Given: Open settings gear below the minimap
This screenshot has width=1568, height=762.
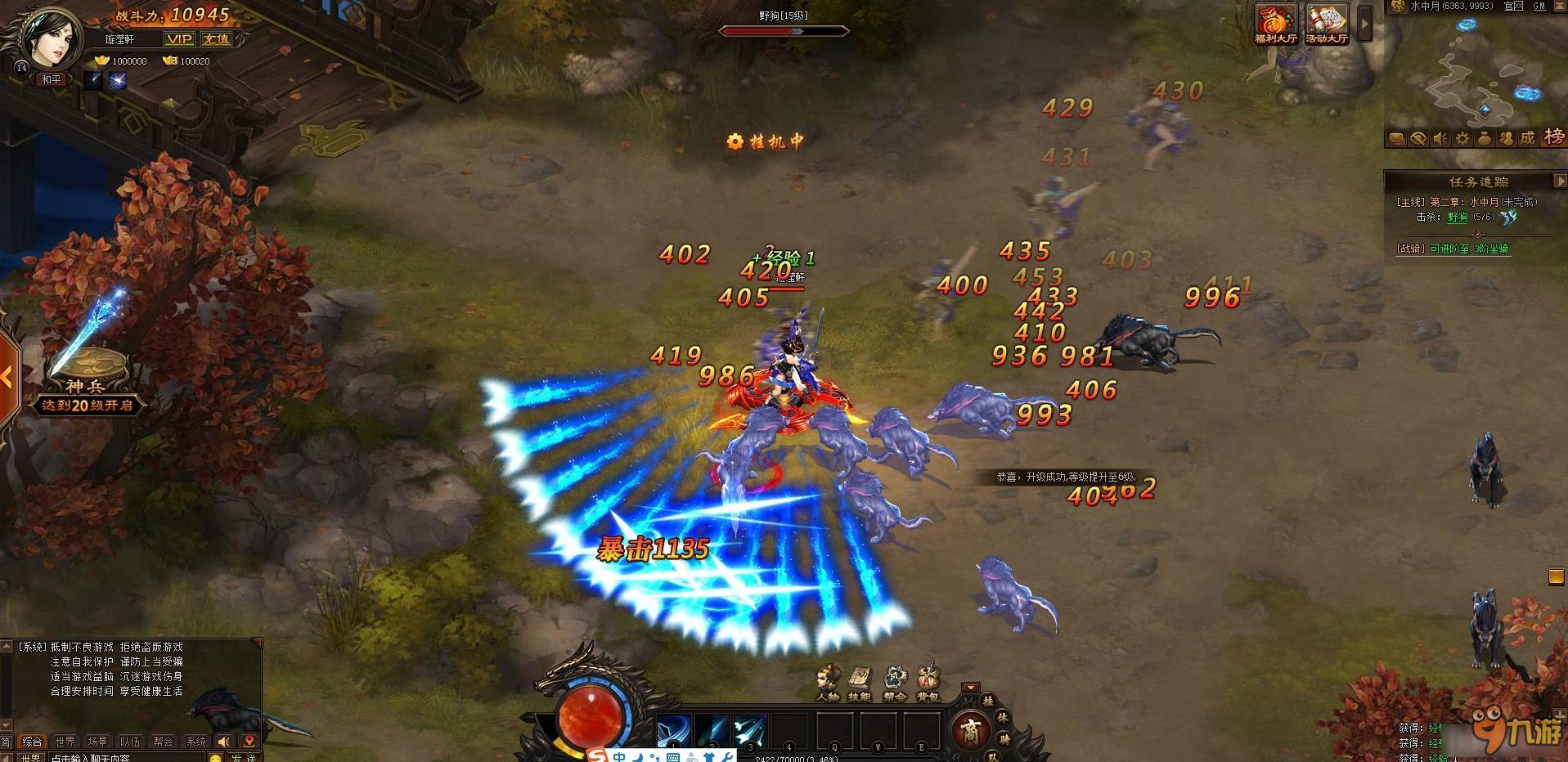Looking at the screenshot, I should [1462, 138].
